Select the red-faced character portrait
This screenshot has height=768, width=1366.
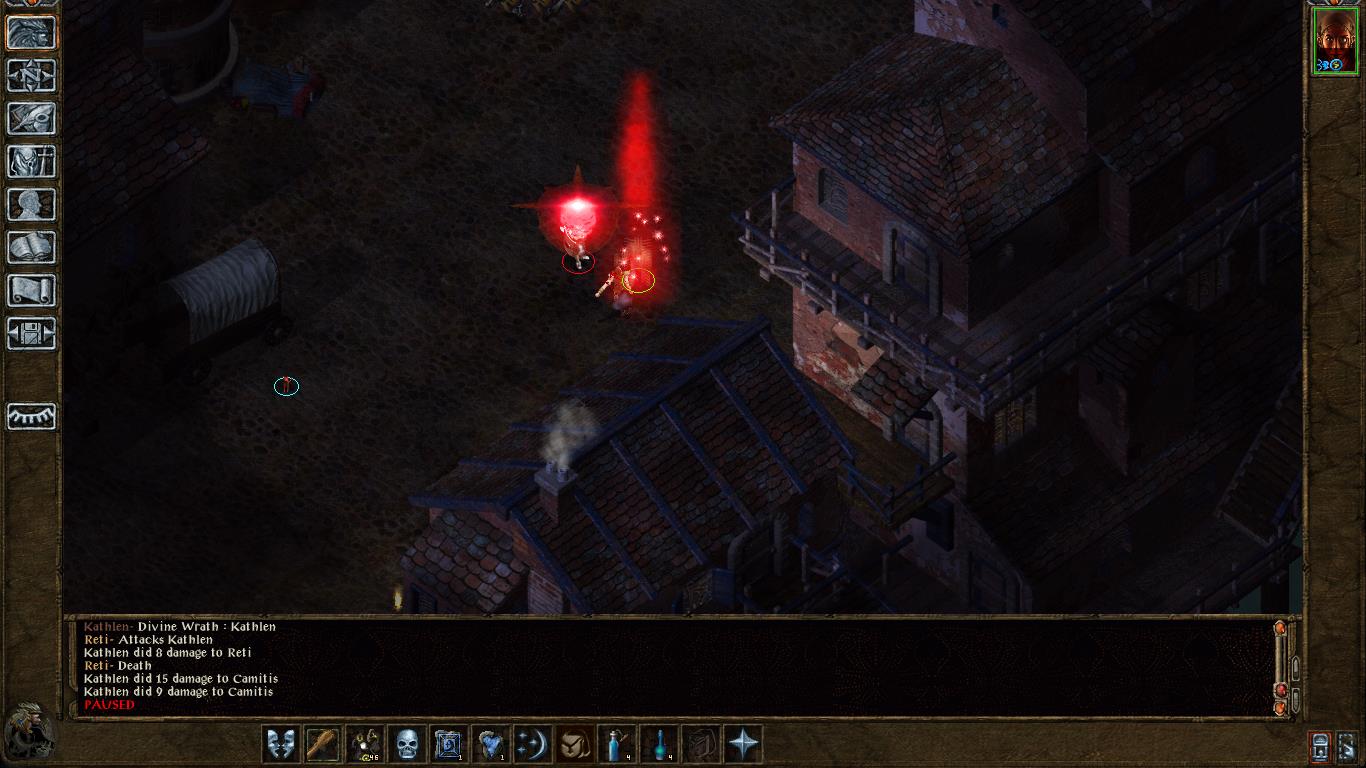click(1335, 40)
